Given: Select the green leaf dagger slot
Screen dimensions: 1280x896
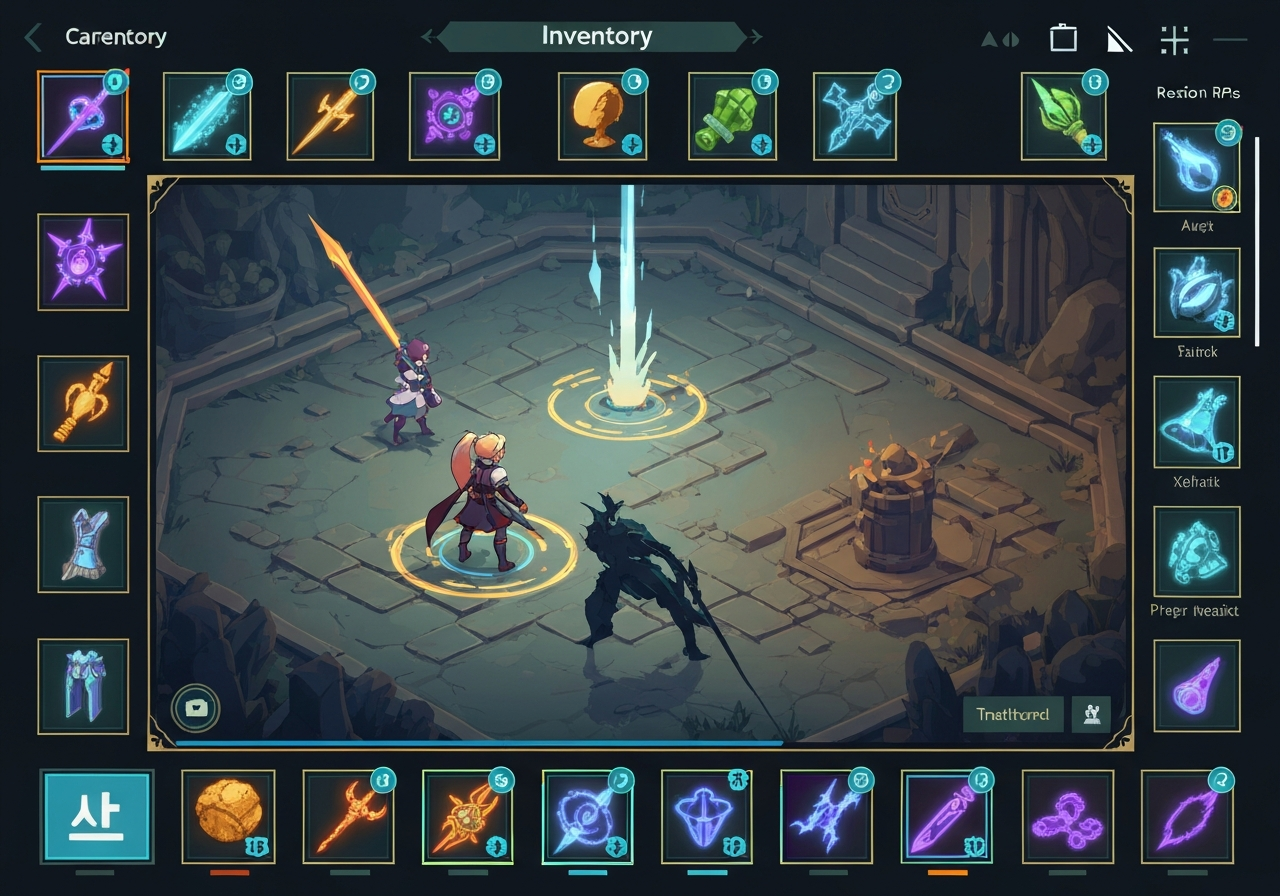Looking at the screenshot, I should pyautogui.click(x=1064, y=116).
